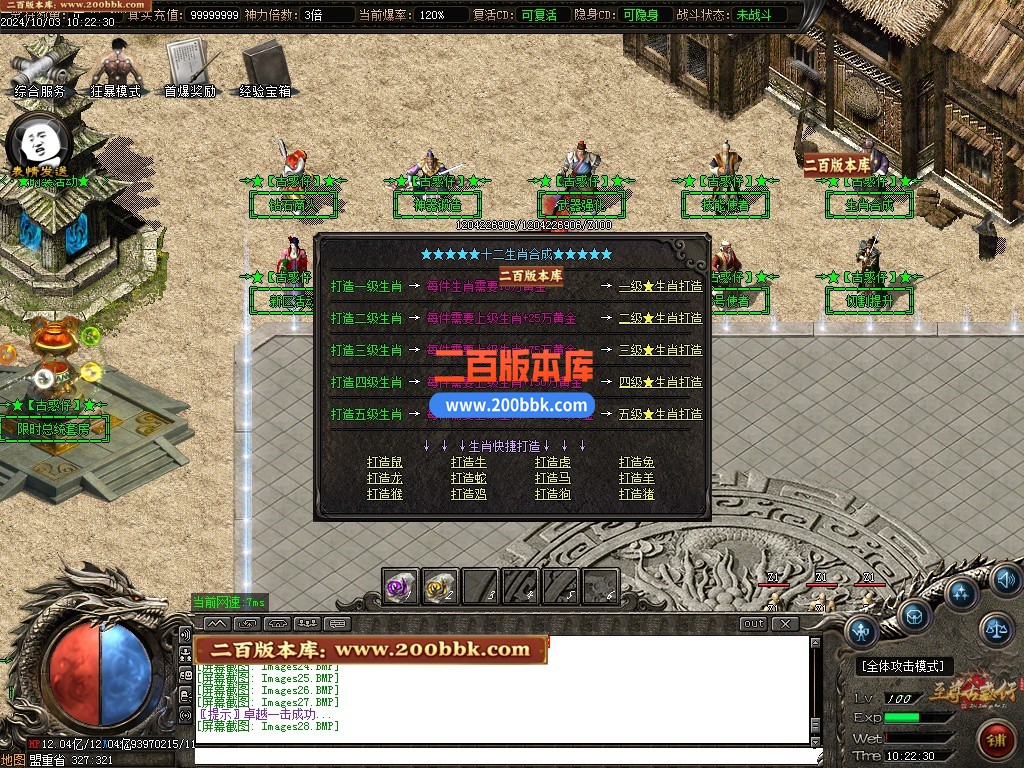Image resolution: width=1024 pixels, height=768 pixels.
Task: Close the chat panel with the X button
Action: [x=785, y=624]
